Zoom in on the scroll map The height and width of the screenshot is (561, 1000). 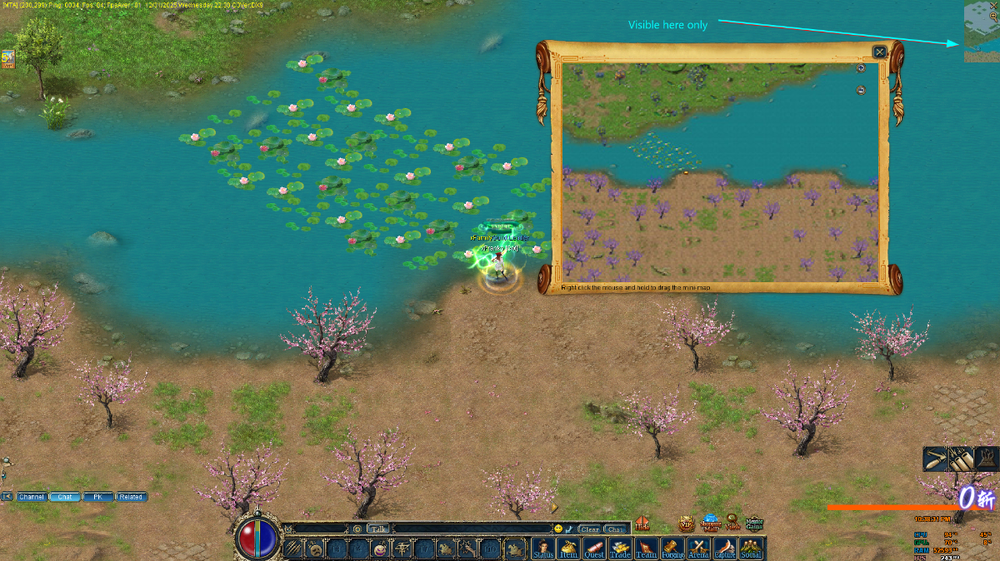pos(861,69)
